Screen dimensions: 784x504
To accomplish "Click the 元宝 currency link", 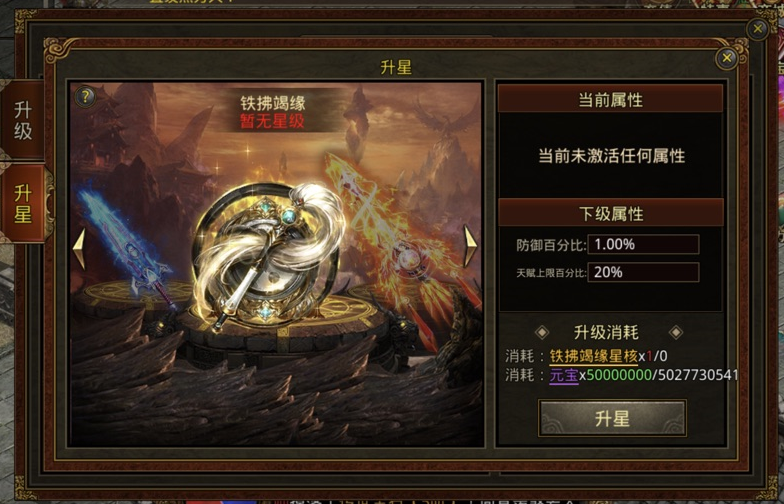I will coord(563,376).
